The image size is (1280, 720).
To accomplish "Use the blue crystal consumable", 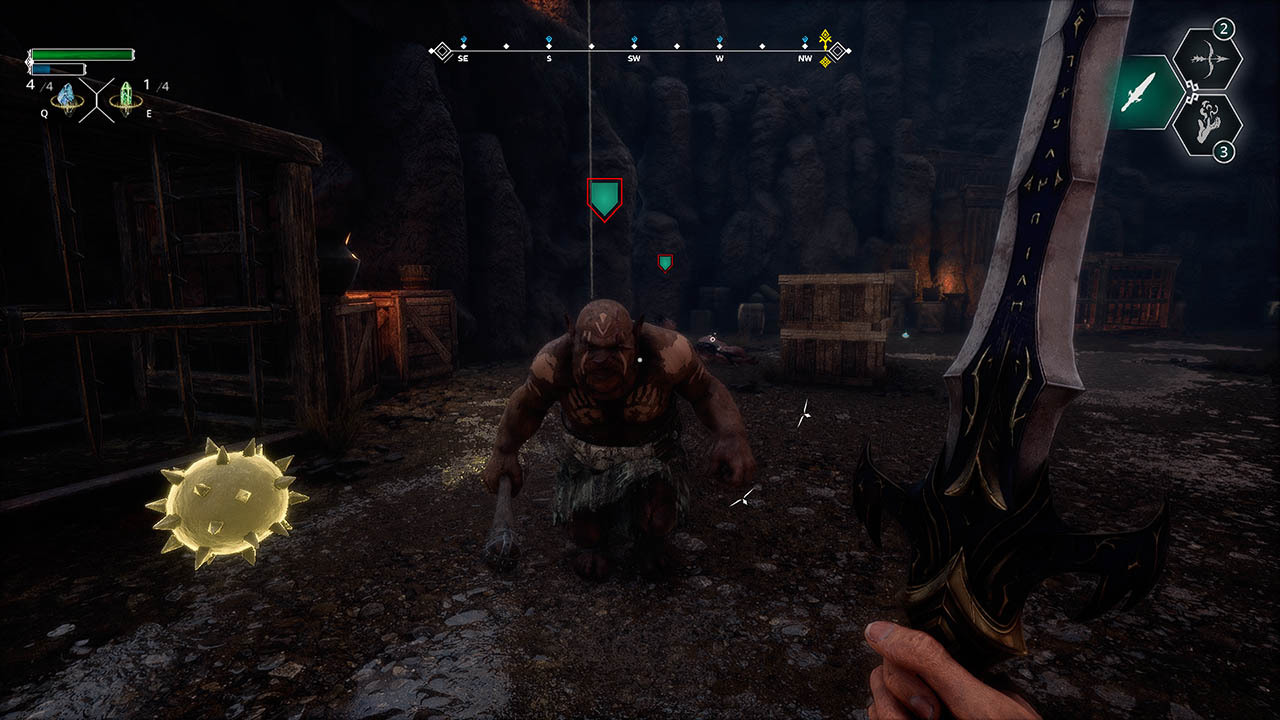I will coord(66,97).
